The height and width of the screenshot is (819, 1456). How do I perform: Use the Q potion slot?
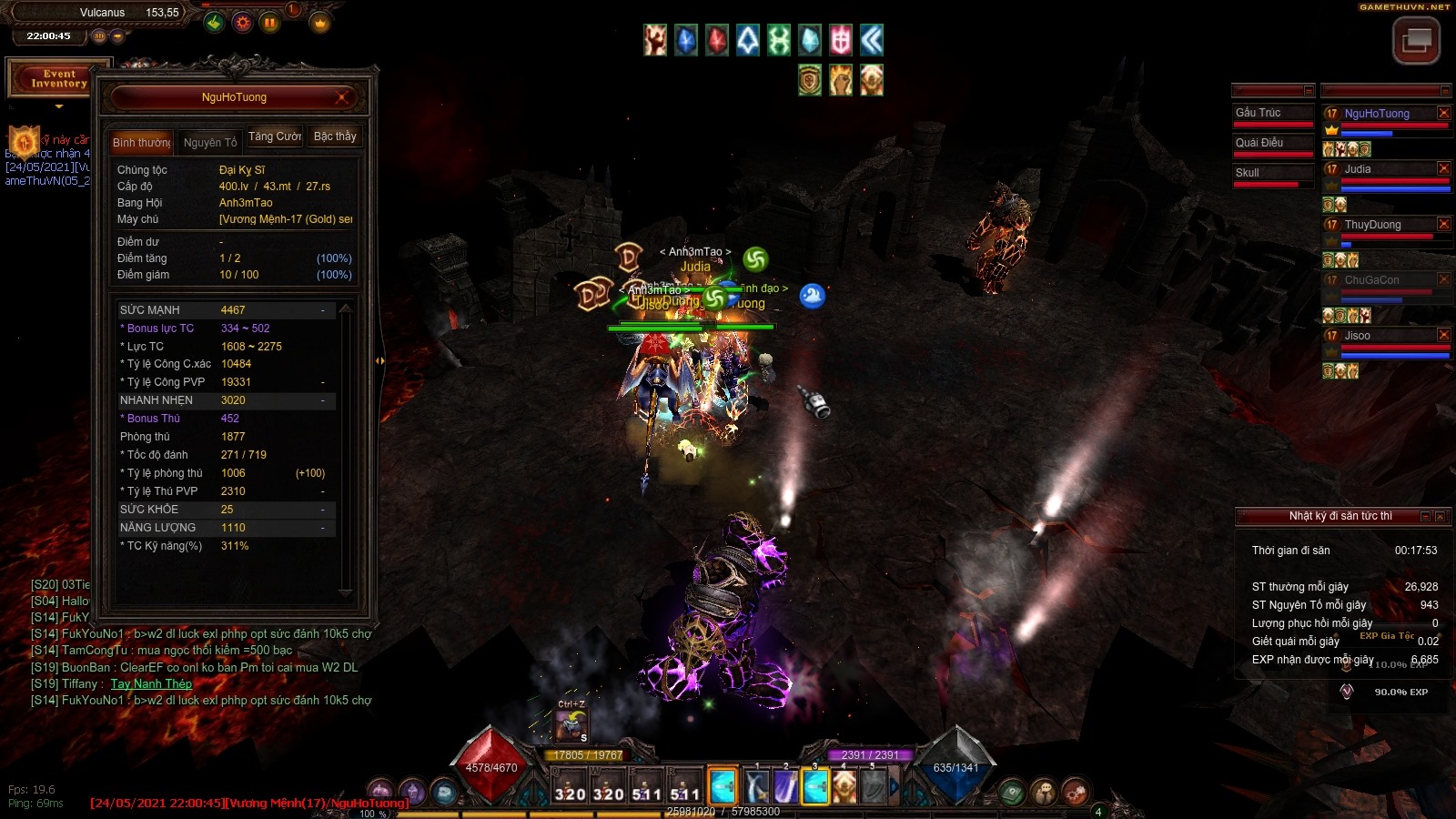click(x=570, y=787)
